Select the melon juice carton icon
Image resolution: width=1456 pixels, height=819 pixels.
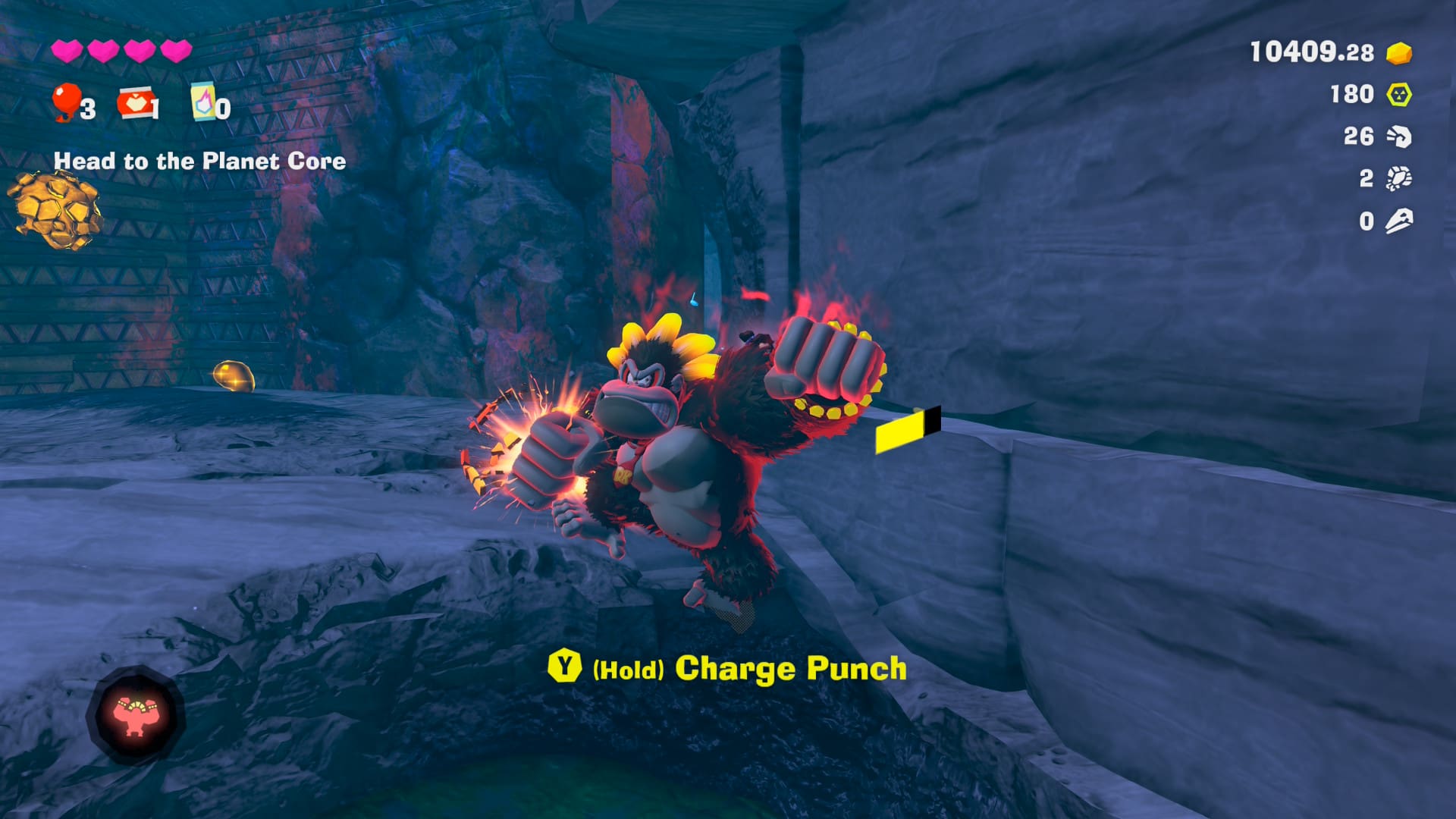(203, 102)
